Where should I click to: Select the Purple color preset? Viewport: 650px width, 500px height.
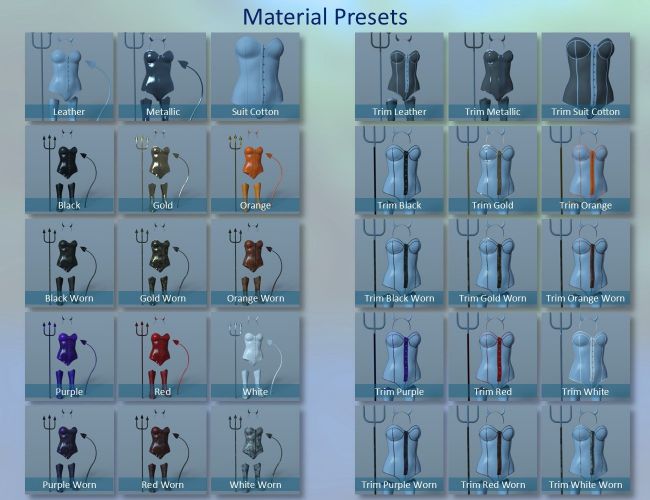coord(69,356)
